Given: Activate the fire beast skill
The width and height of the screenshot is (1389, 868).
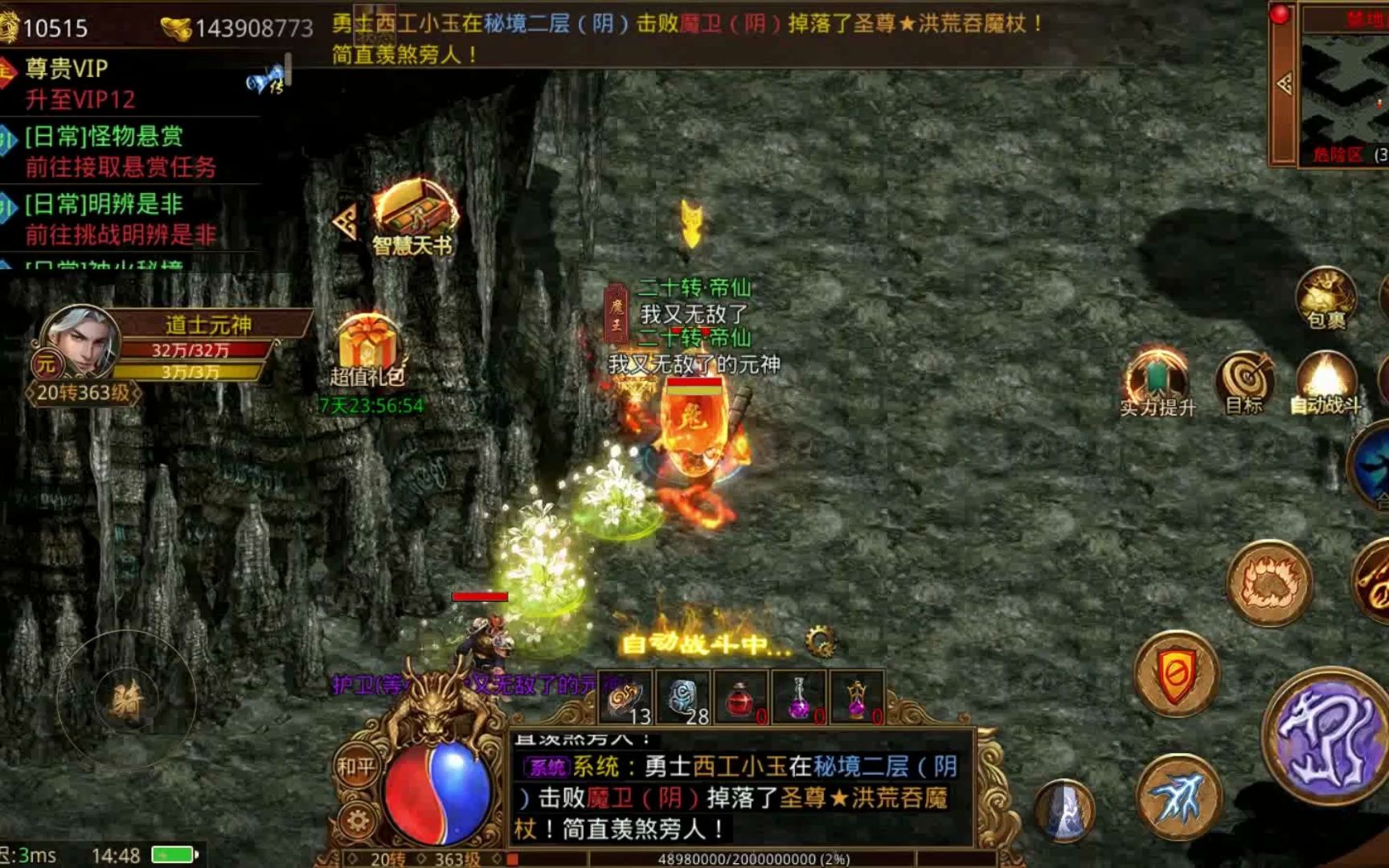Looking at the screenshot, I should click(1269, 583).
